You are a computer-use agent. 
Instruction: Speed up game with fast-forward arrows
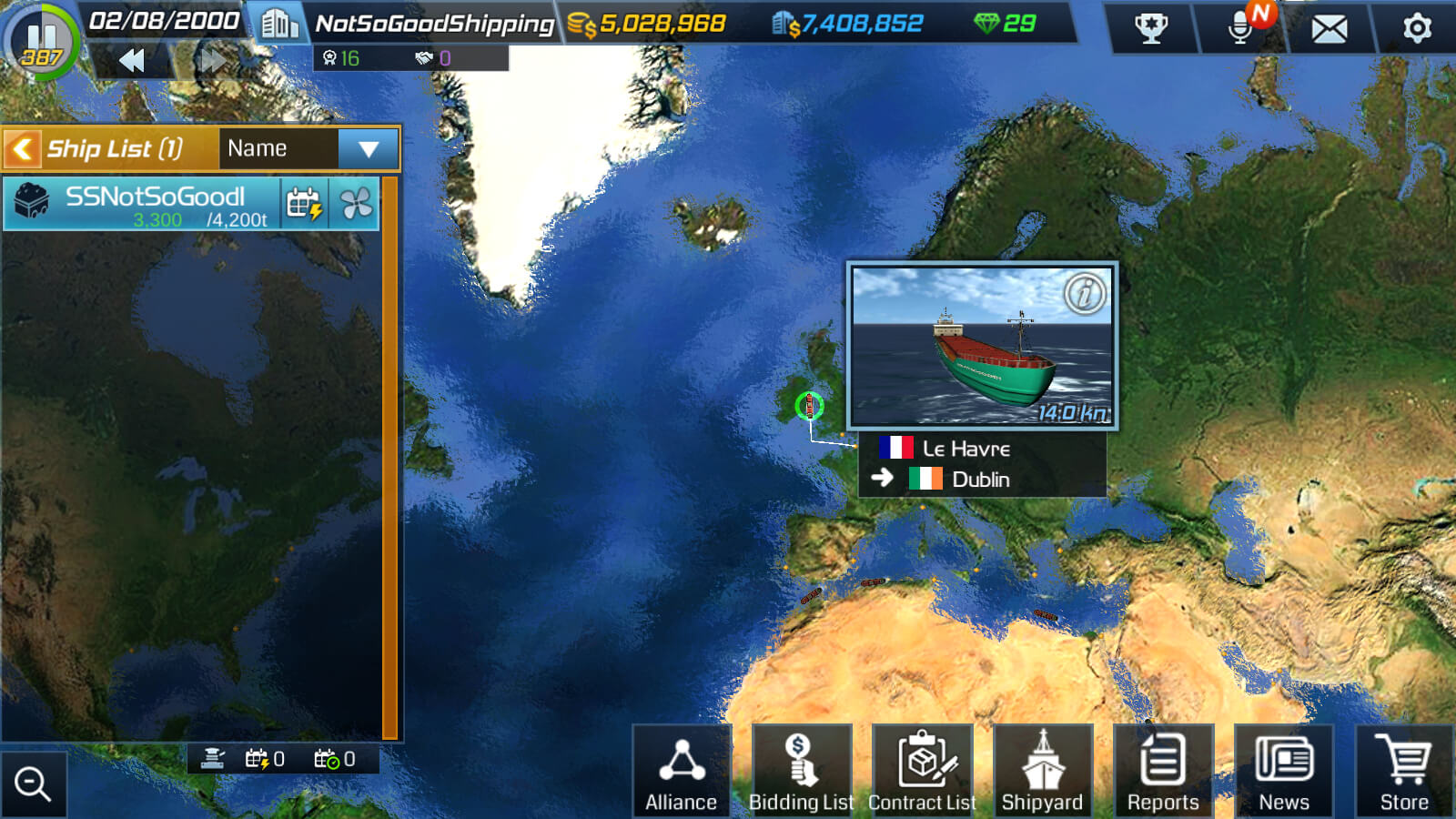point(212,61)
